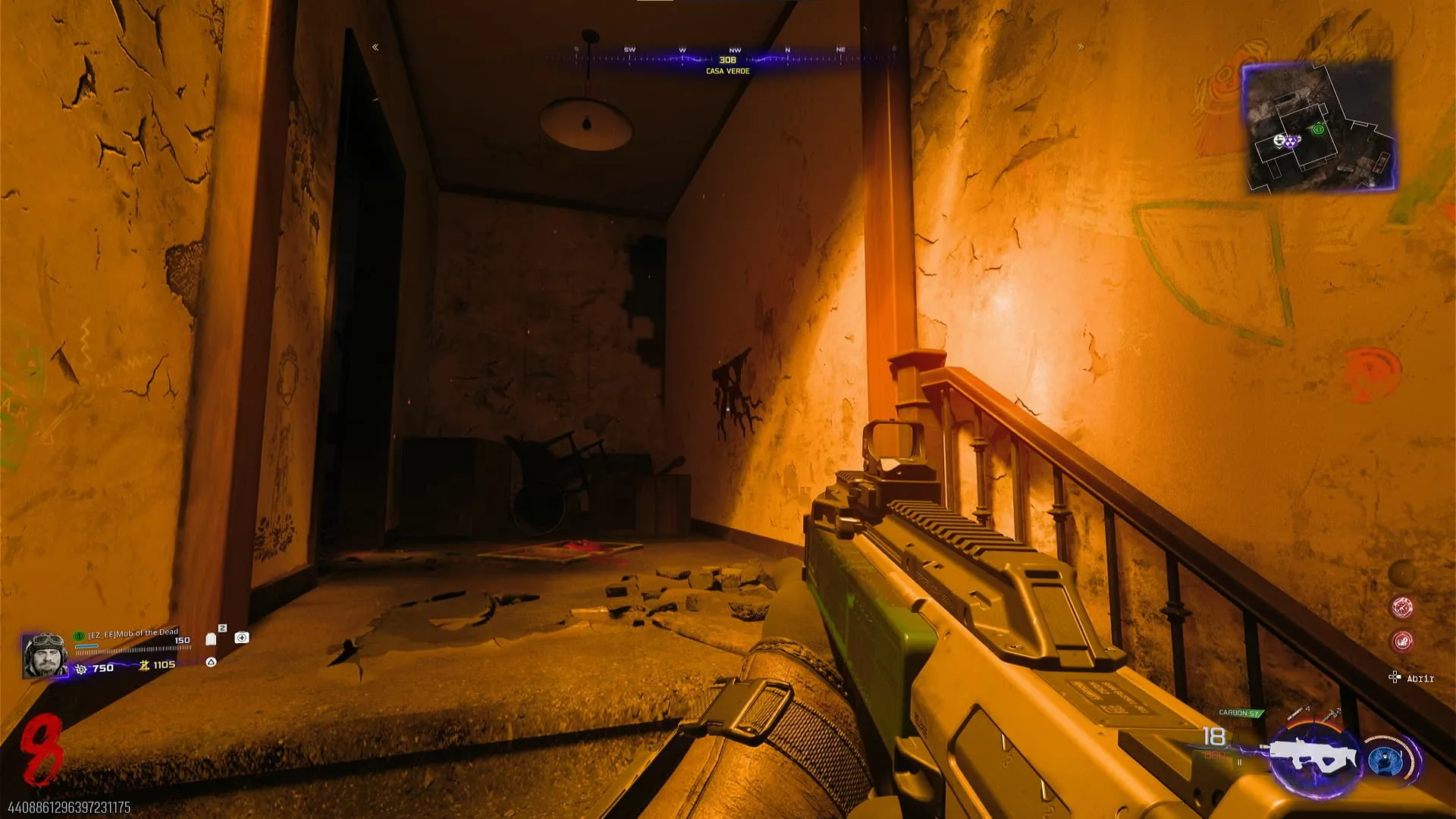Select the armor plate icon
This screenshot has width=1456, height=819.
[x=212, y=639]
